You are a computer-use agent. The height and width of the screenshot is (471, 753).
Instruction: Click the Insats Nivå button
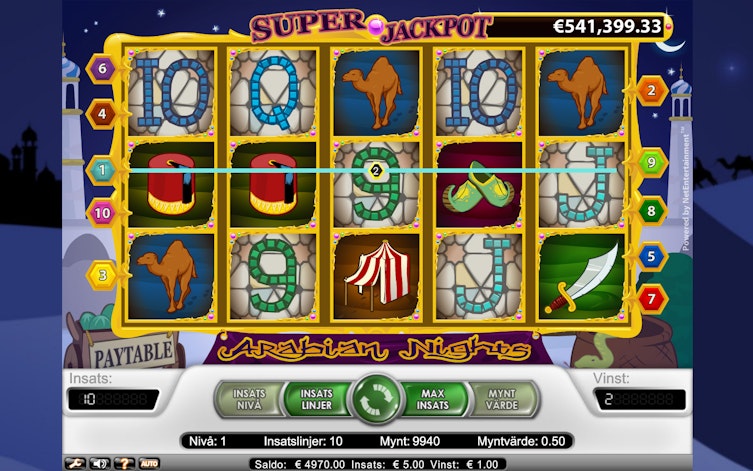click(x=249, y=398)
